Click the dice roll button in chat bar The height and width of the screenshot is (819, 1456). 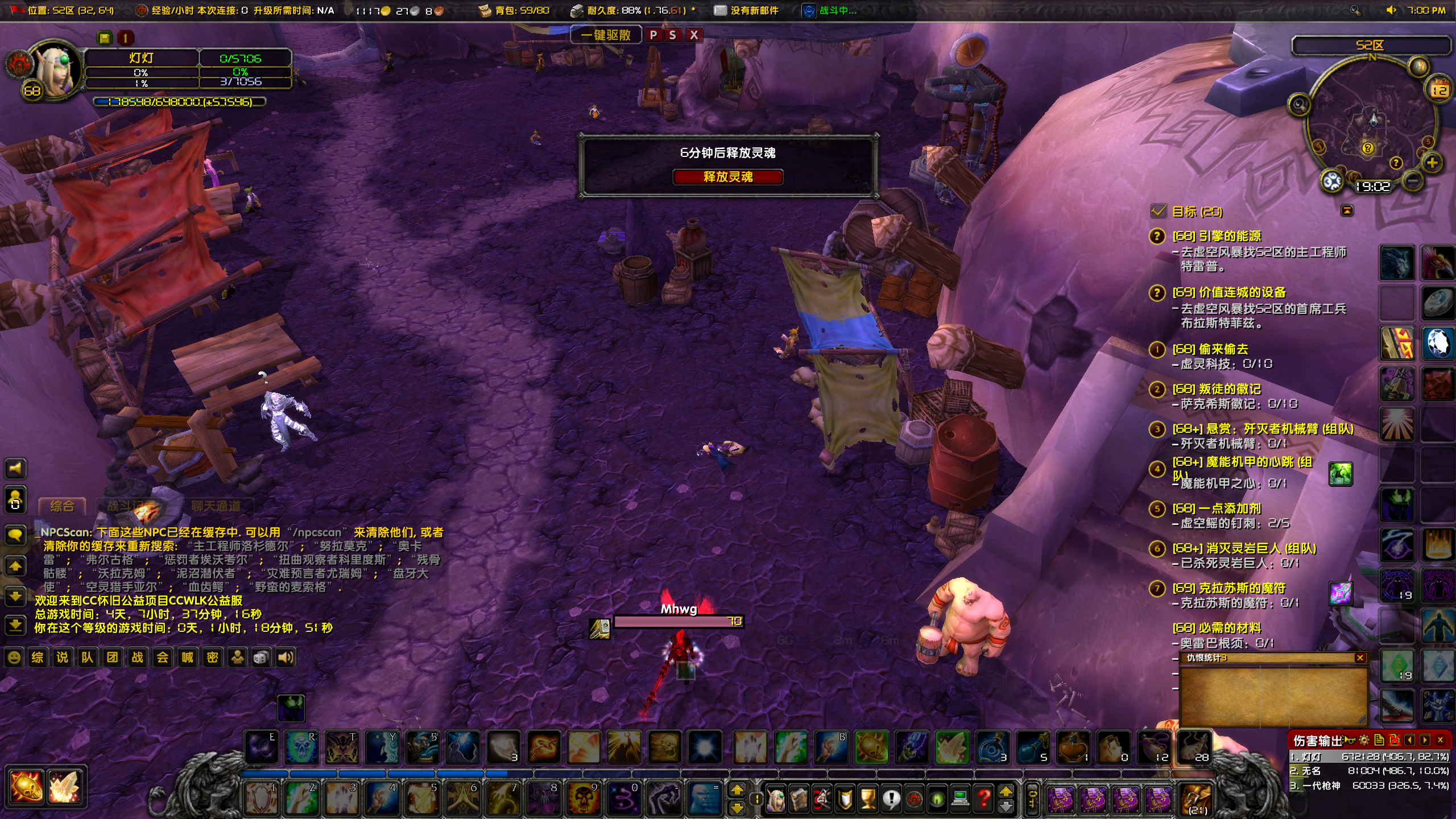[261, 658]
